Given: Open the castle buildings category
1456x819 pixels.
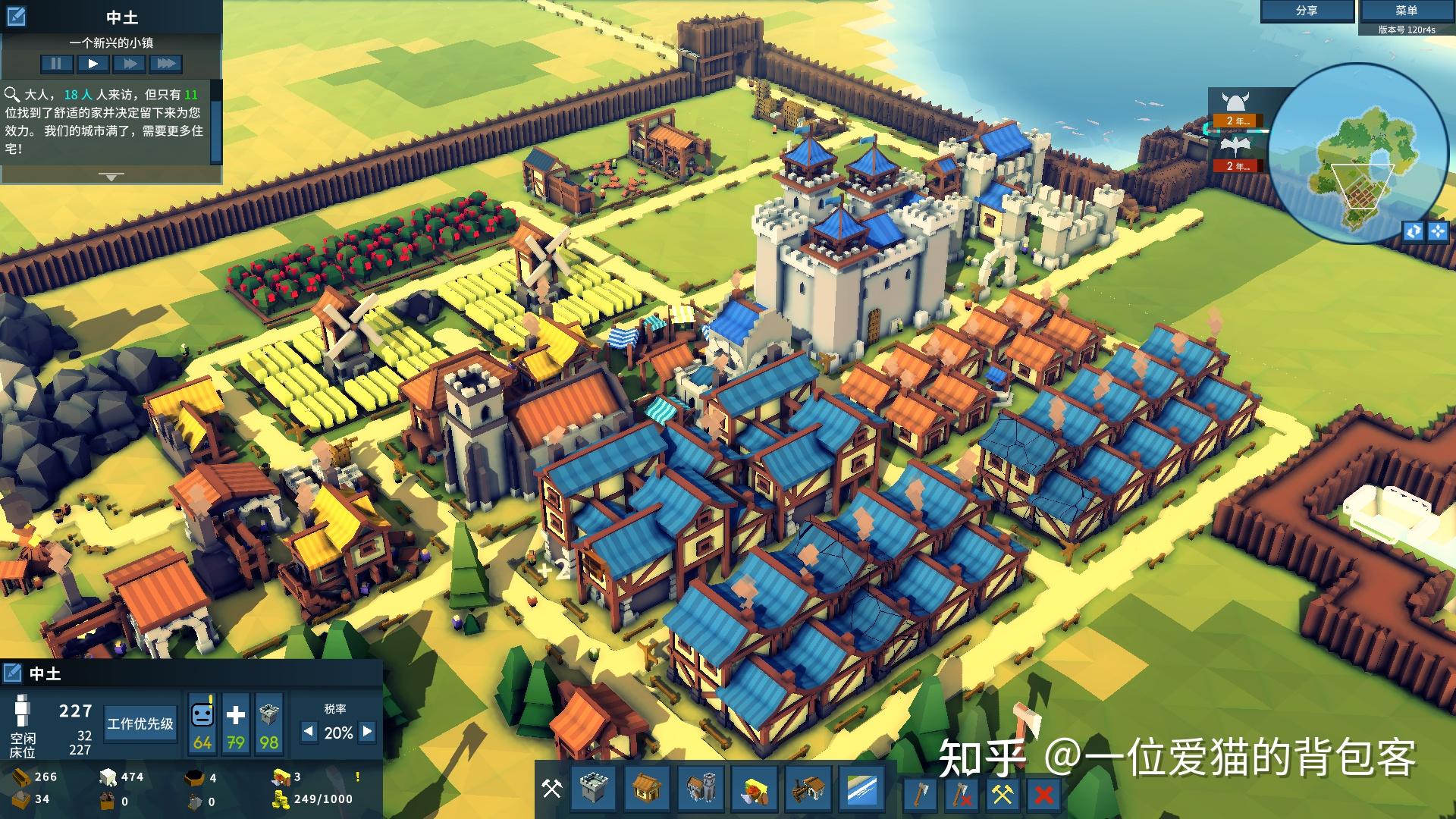Looking at the screenshot, I should pyautogui.click(x=592, y=789).
